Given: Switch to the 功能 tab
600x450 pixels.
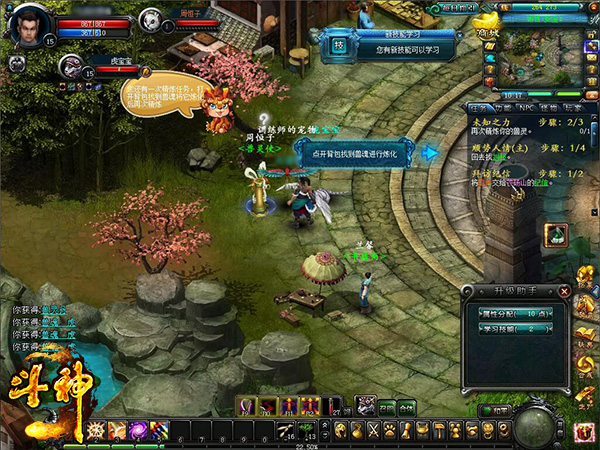Looking at the screenshot, I should 500,107.
